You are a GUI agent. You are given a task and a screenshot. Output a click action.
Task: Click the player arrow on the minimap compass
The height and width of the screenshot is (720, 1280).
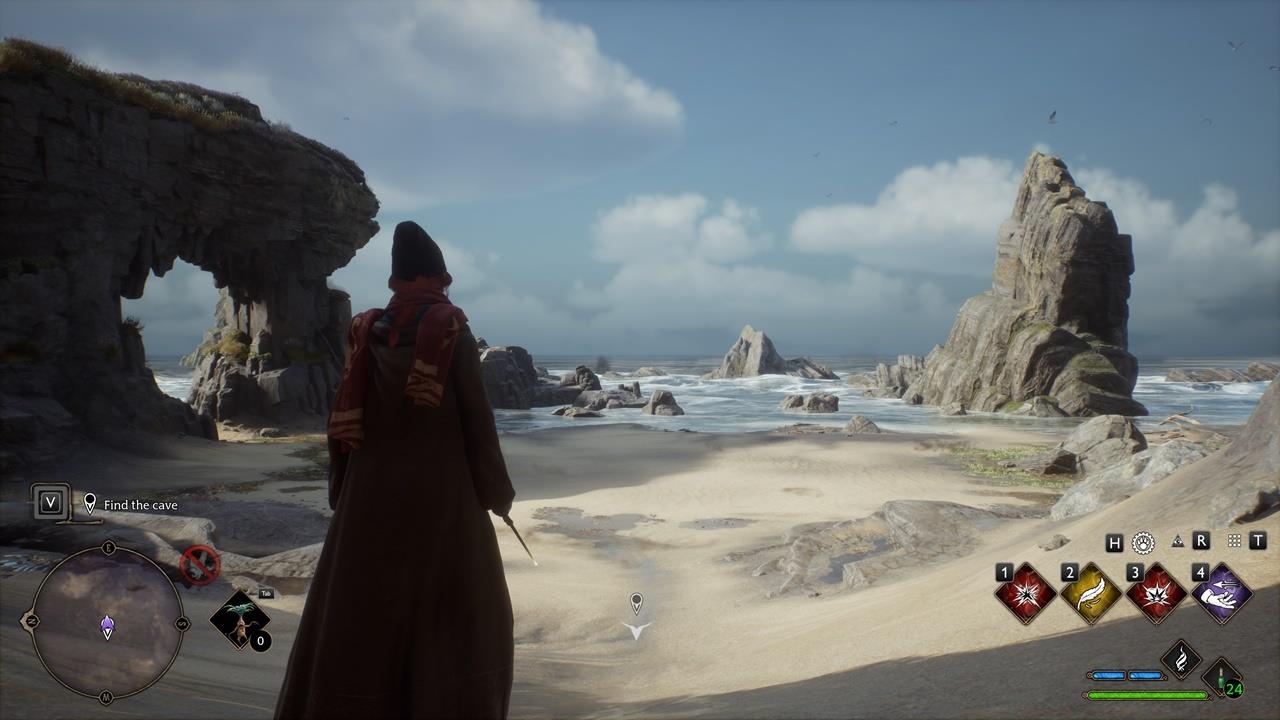point(106,625)
